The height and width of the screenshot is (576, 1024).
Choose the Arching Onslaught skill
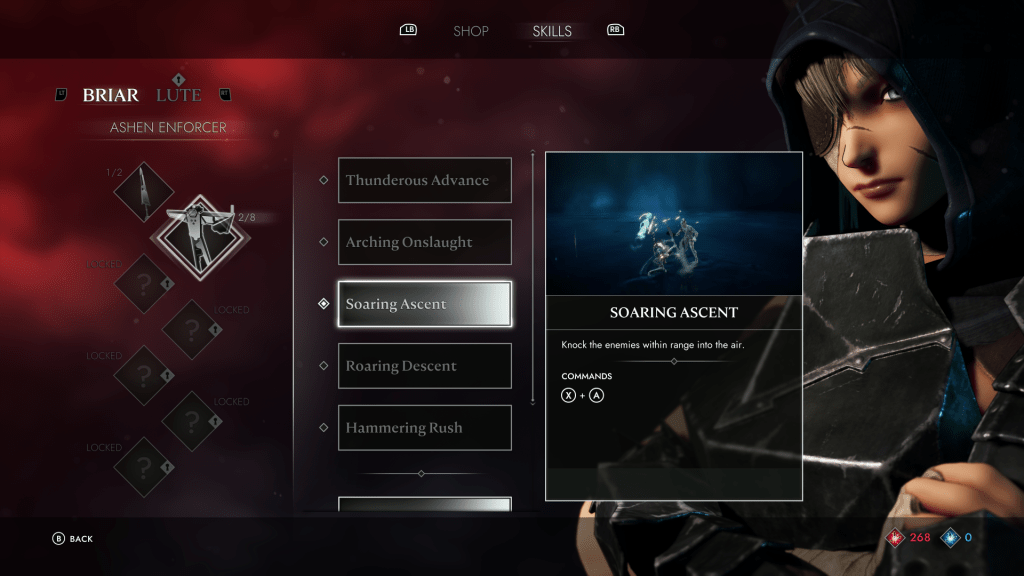(424, 242)
